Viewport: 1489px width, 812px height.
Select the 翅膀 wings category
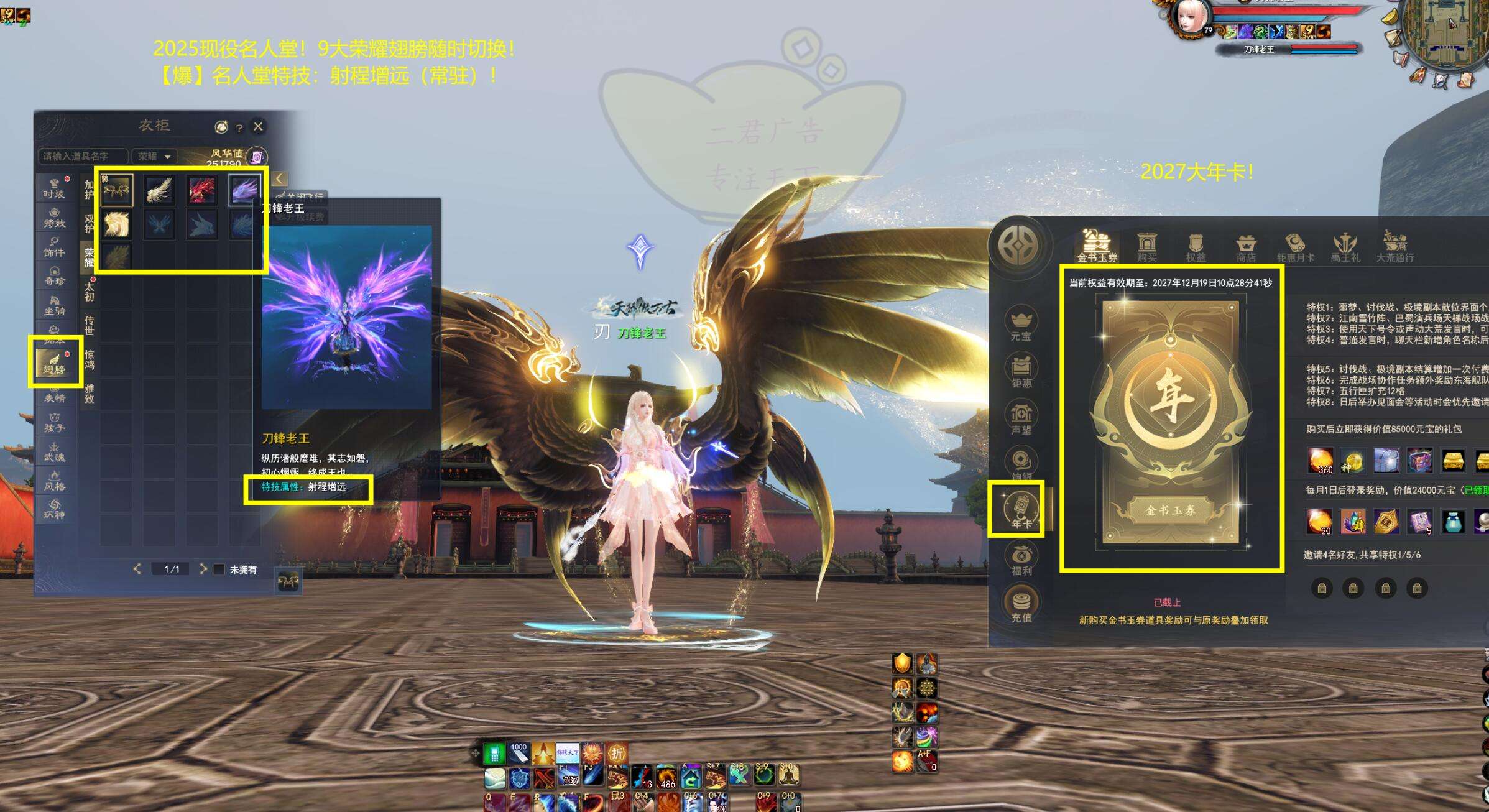[55, 362]
